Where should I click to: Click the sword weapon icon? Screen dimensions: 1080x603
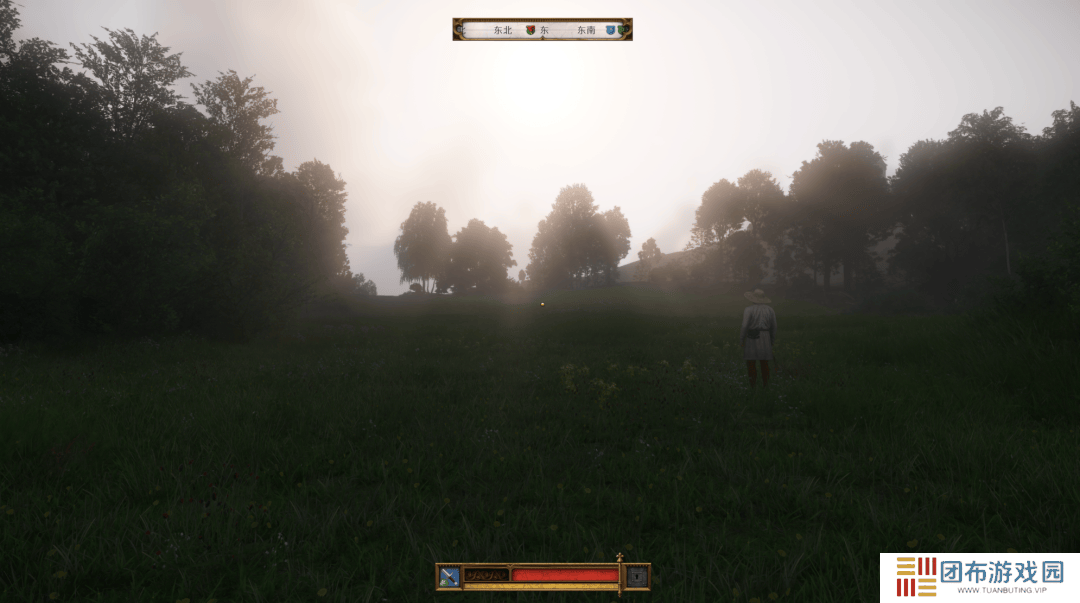click(x=449, y=576)
